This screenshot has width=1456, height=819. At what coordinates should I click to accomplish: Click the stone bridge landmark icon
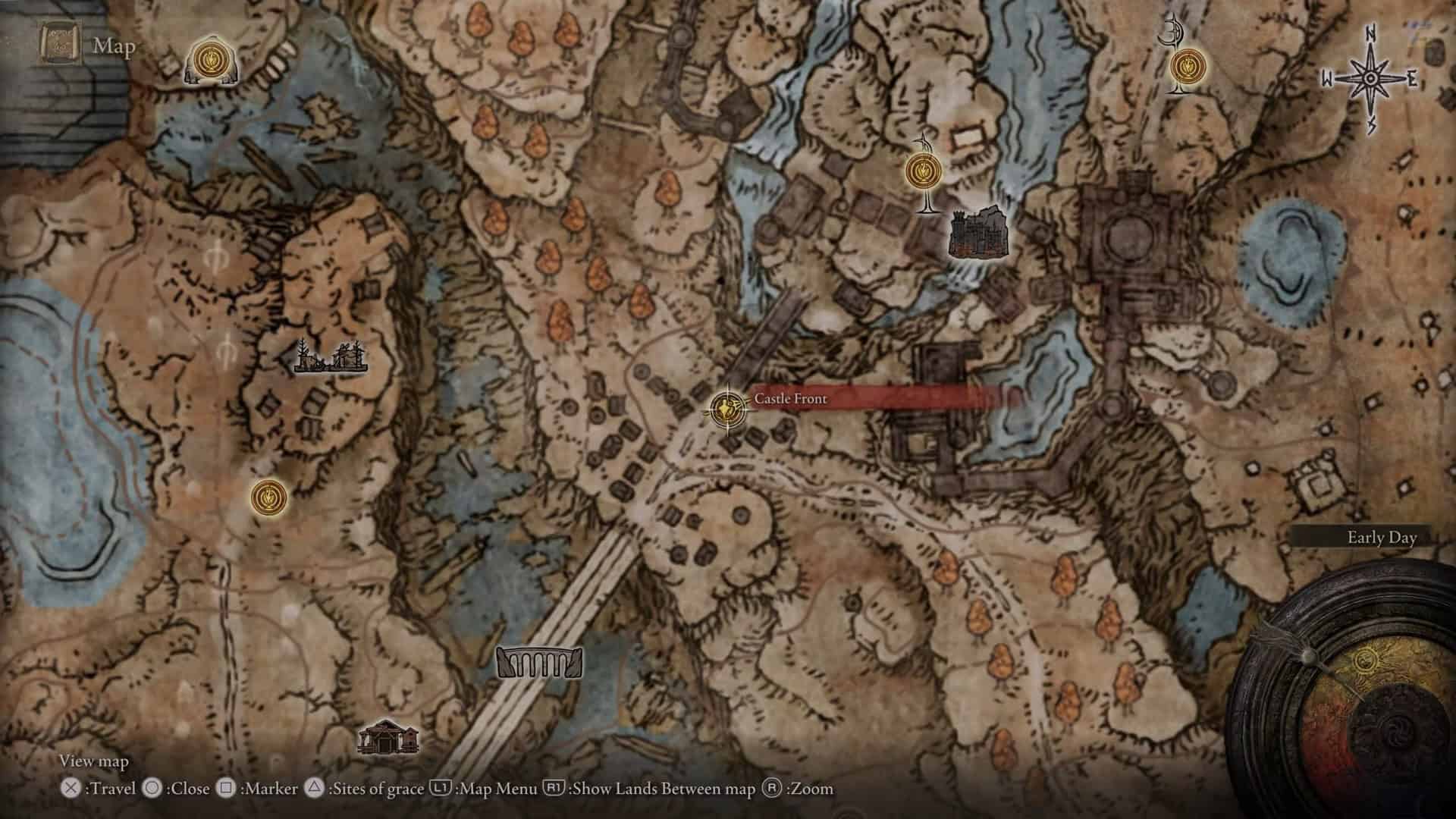(x=539, y=663)
